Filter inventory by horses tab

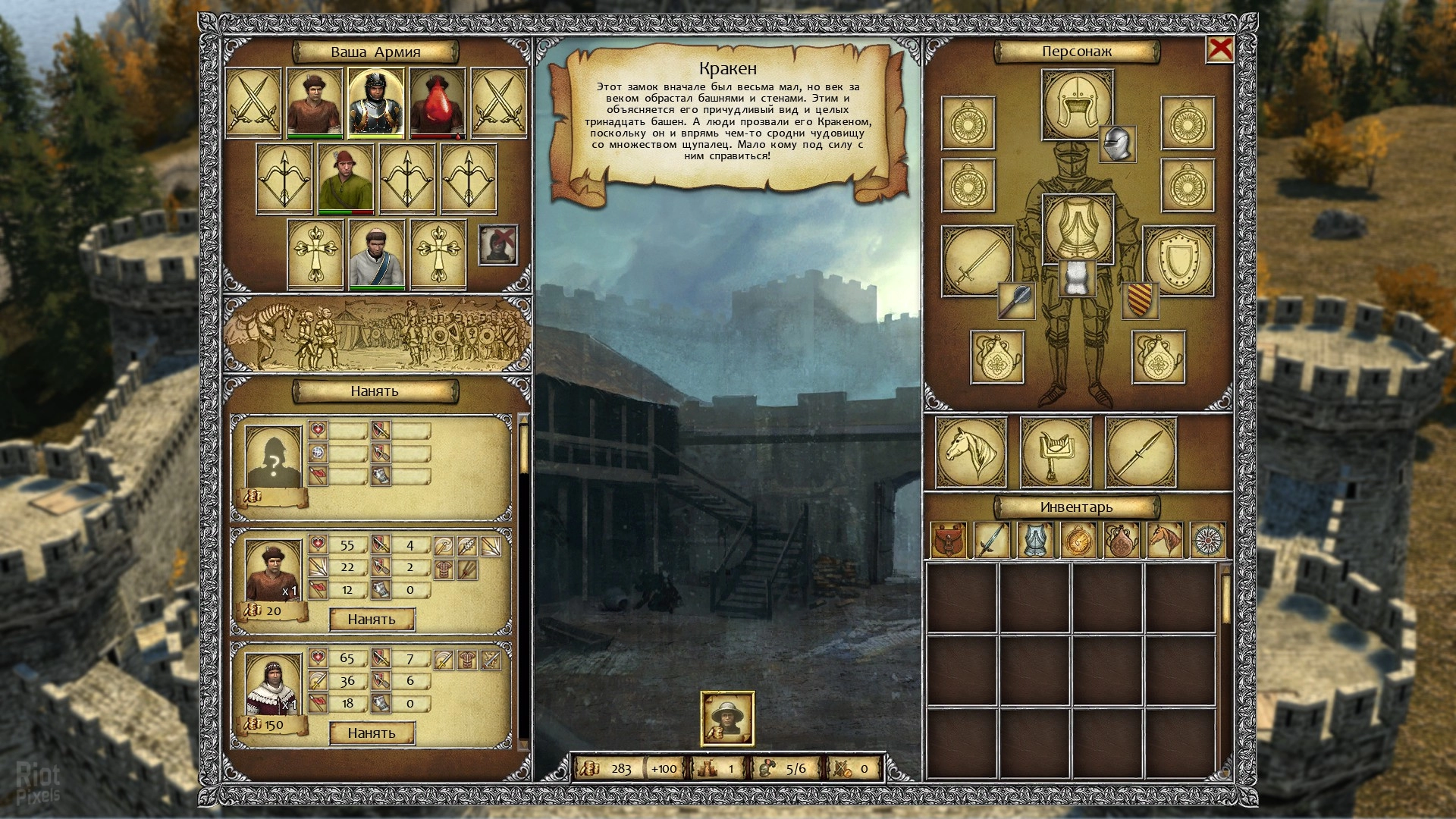pyautogui.click(x=1165, y=540)
